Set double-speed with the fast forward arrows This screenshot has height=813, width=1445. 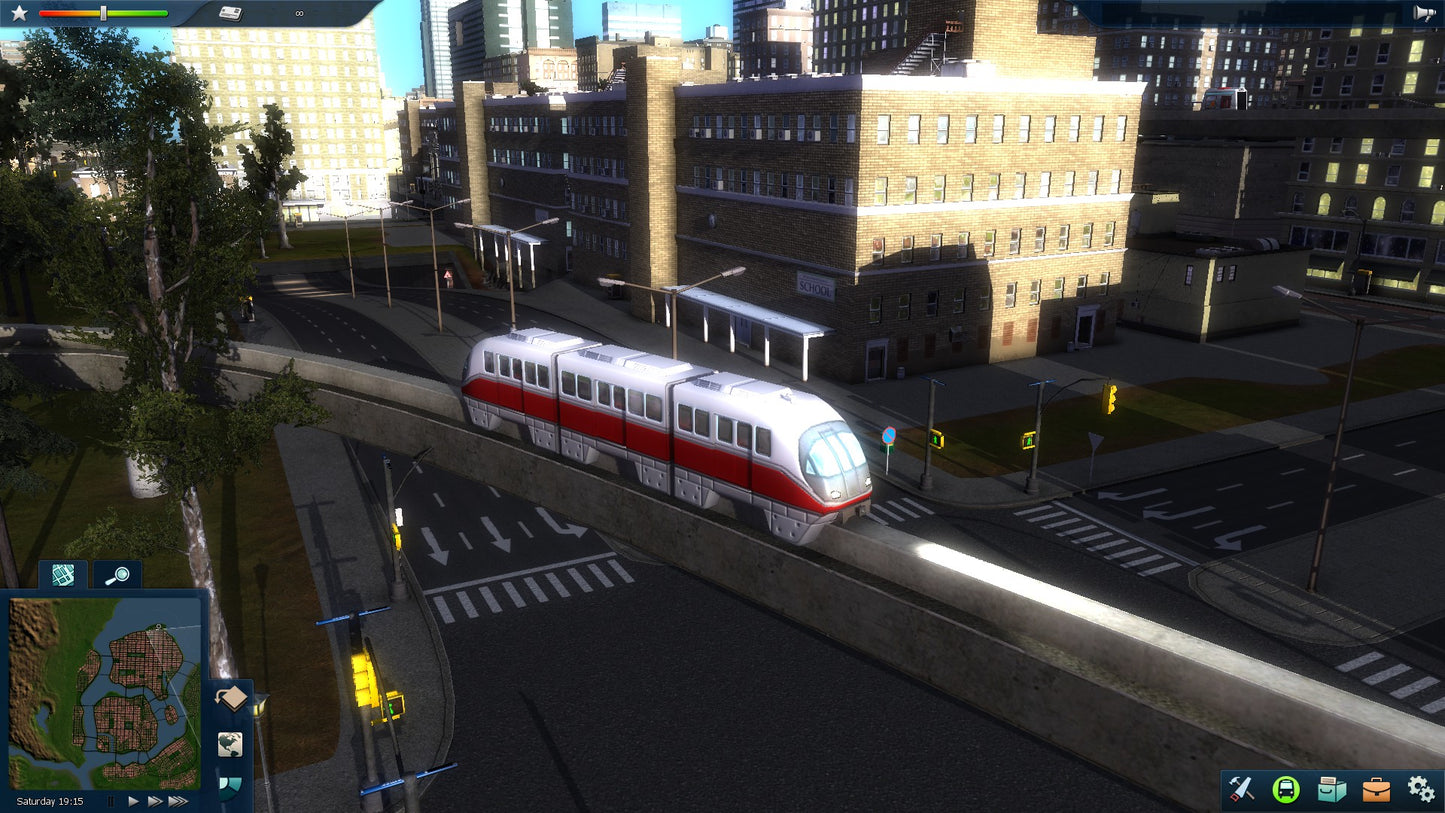click(157, 801)
